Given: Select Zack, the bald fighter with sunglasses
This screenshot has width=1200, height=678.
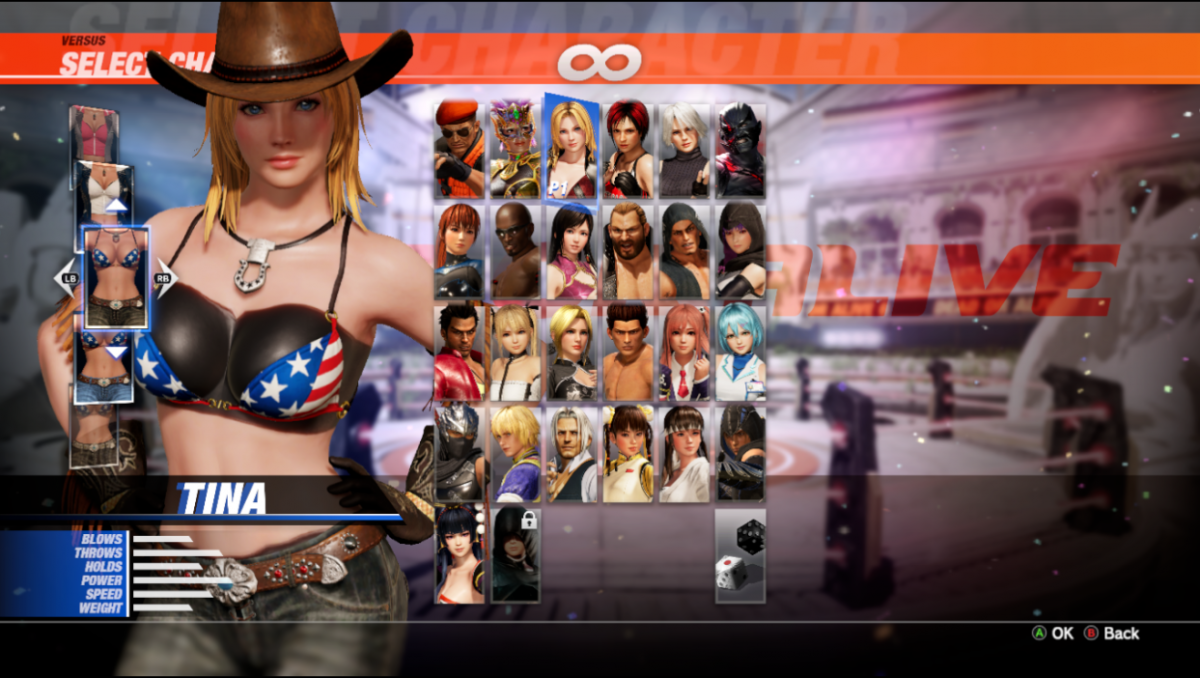Looking at the screenshot, I should click(515, 251).
